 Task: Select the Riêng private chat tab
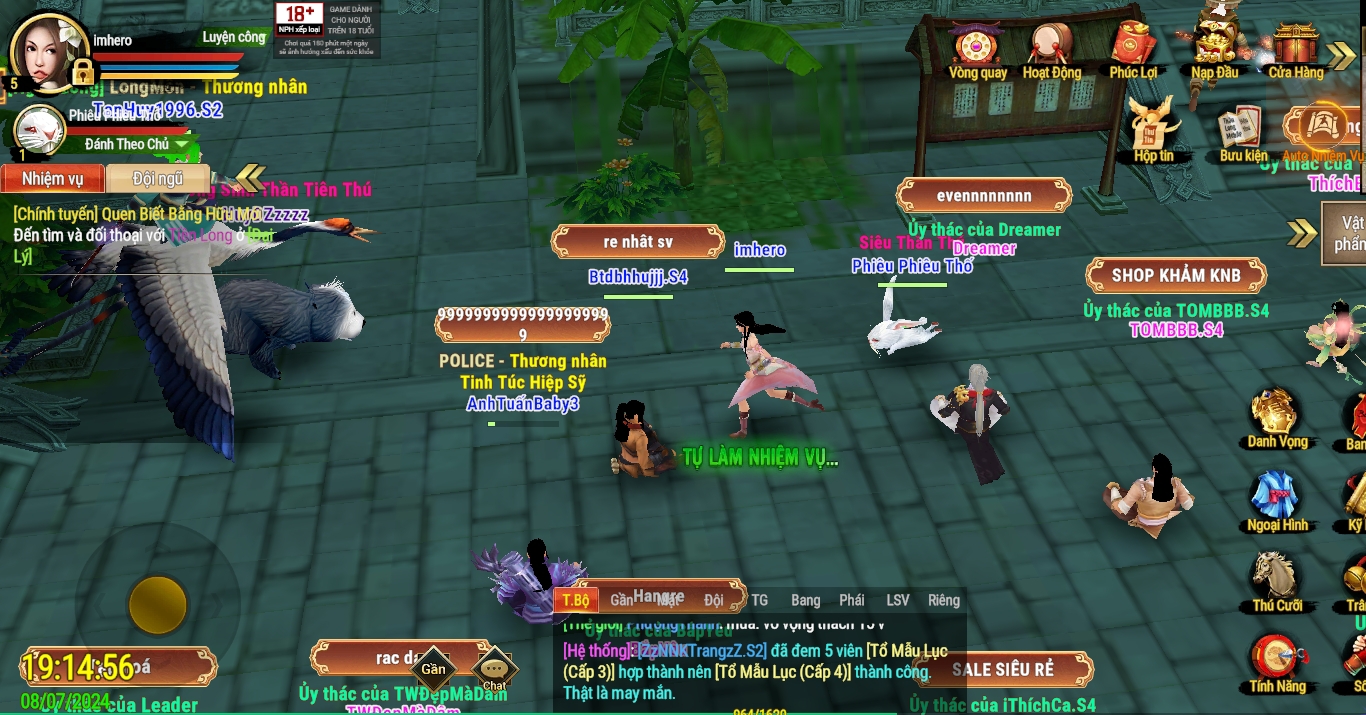click(x=943, y=600)
